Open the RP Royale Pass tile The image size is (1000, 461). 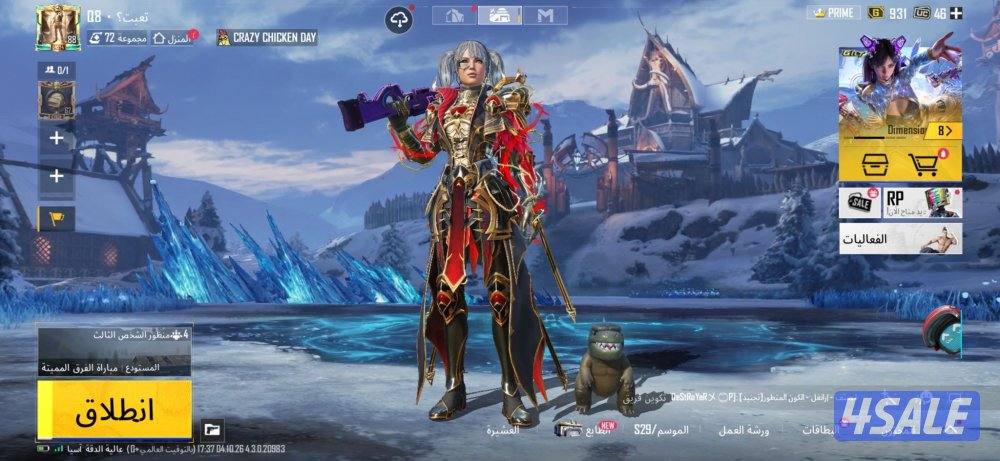[x=922, y=203]
